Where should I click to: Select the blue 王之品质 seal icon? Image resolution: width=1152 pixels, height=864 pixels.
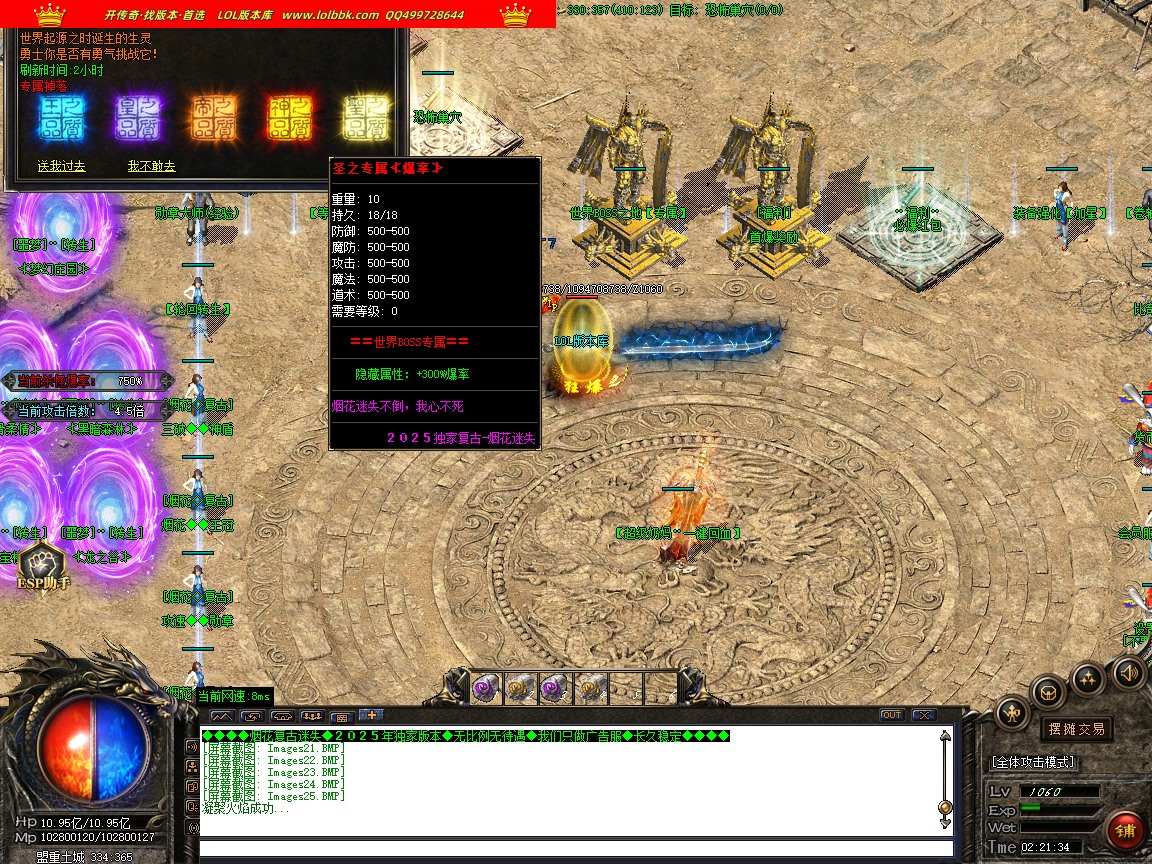pos(61,118)
